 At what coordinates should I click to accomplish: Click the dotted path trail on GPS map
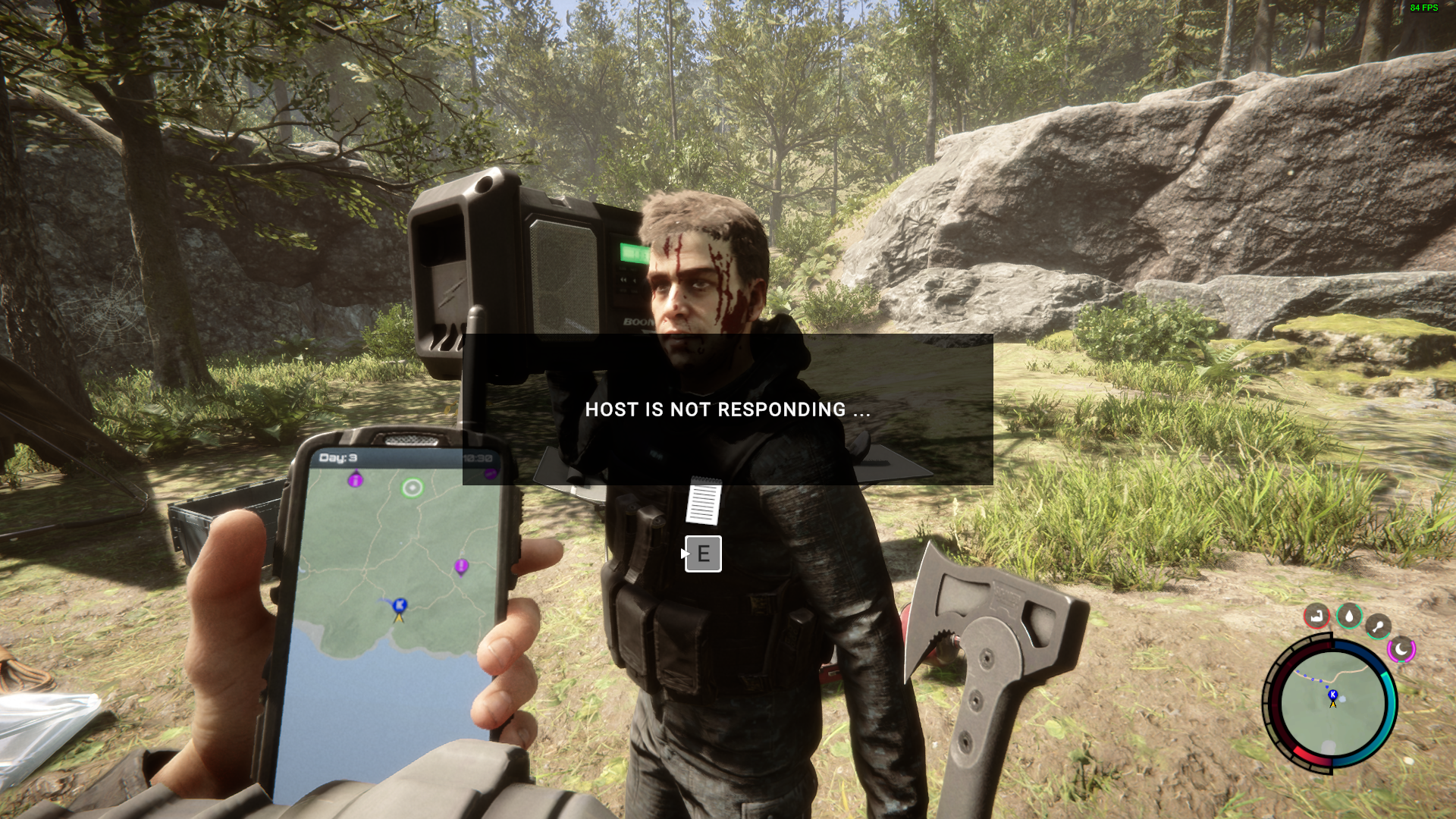(383, 599)
